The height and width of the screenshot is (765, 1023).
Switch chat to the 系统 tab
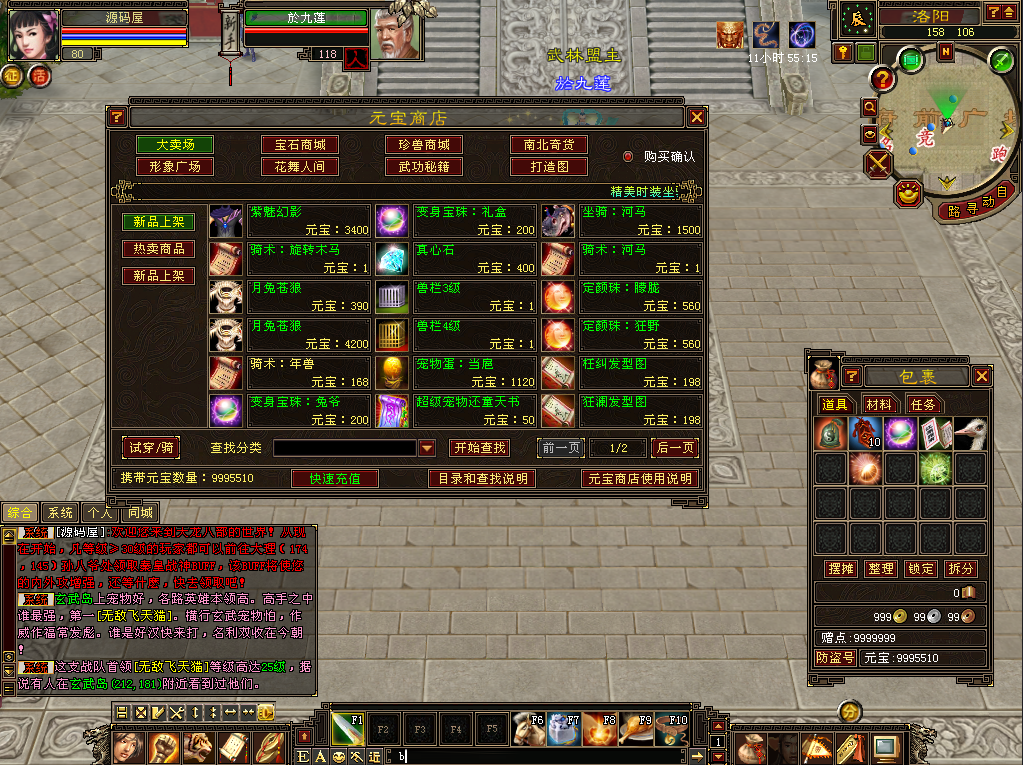click(61, 512)
